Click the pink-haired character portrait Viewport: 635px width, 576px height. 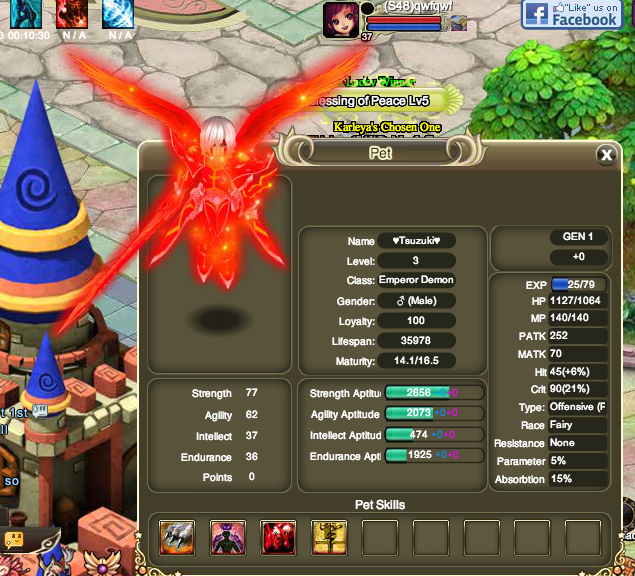(339, 19)
